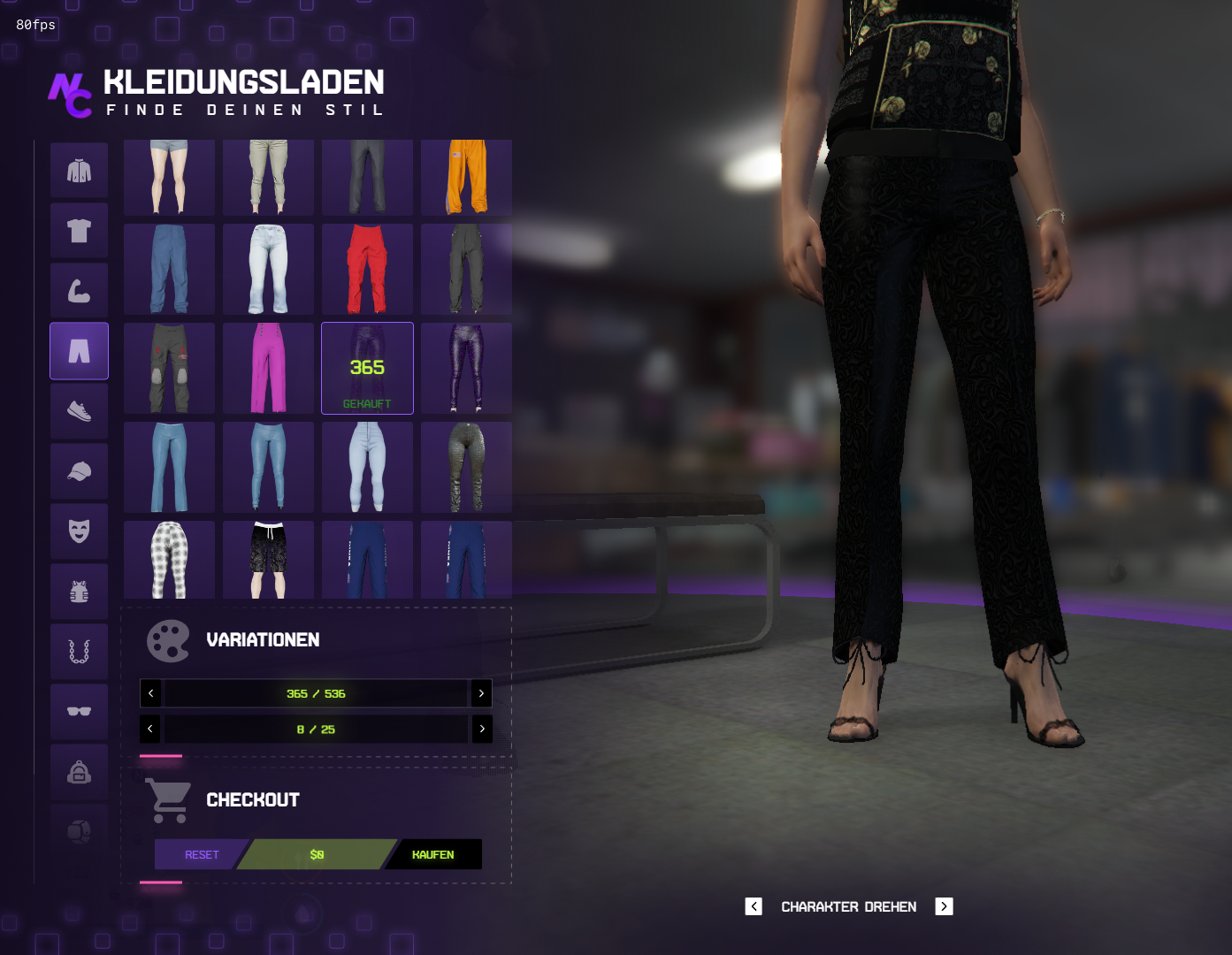Open the jacket category tab
The image size is (1232, 955).
click(x=80, y=171)
